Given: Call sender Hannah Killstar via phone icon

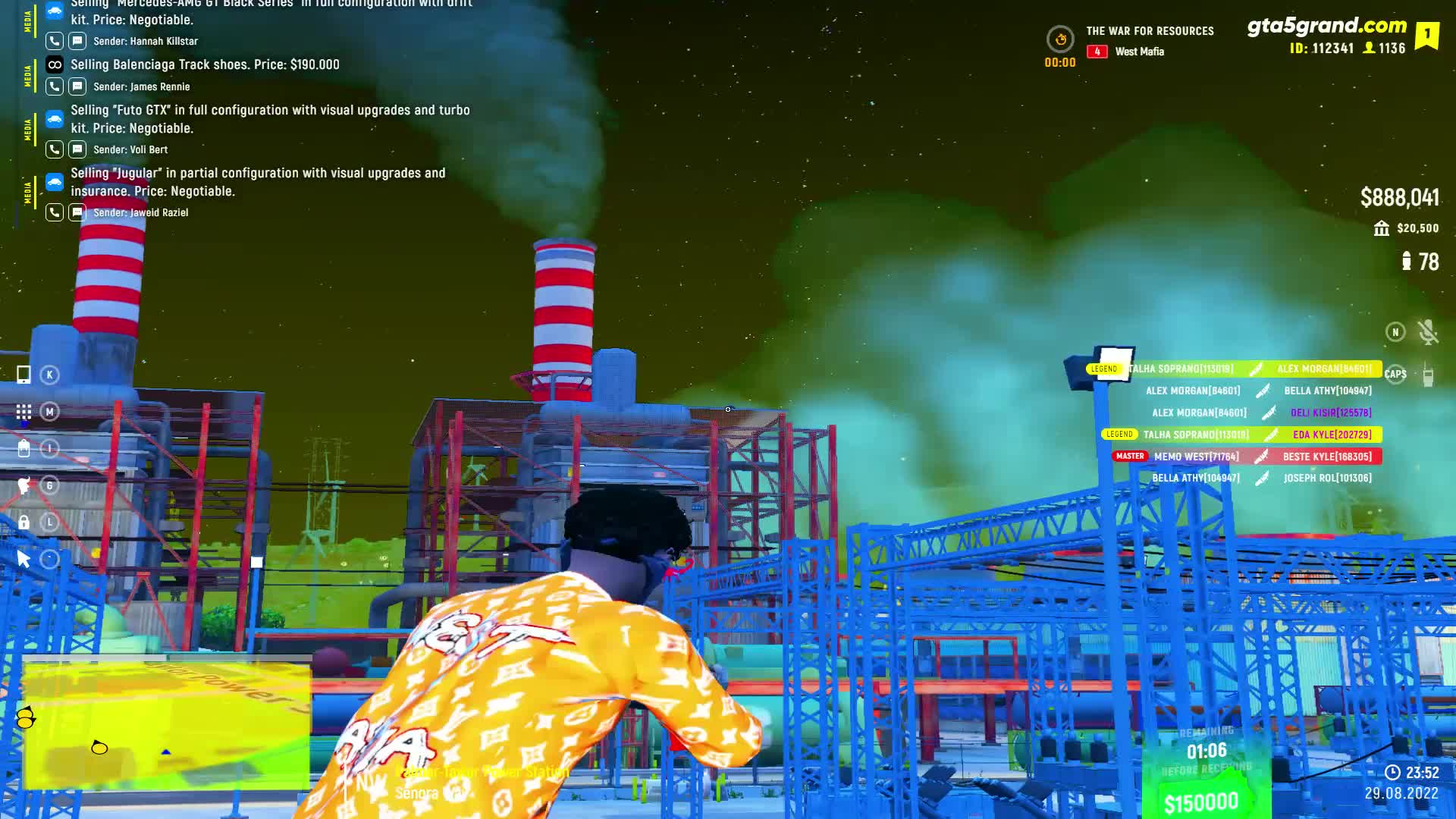Looking at the screenshot, I should click(55, 41).
